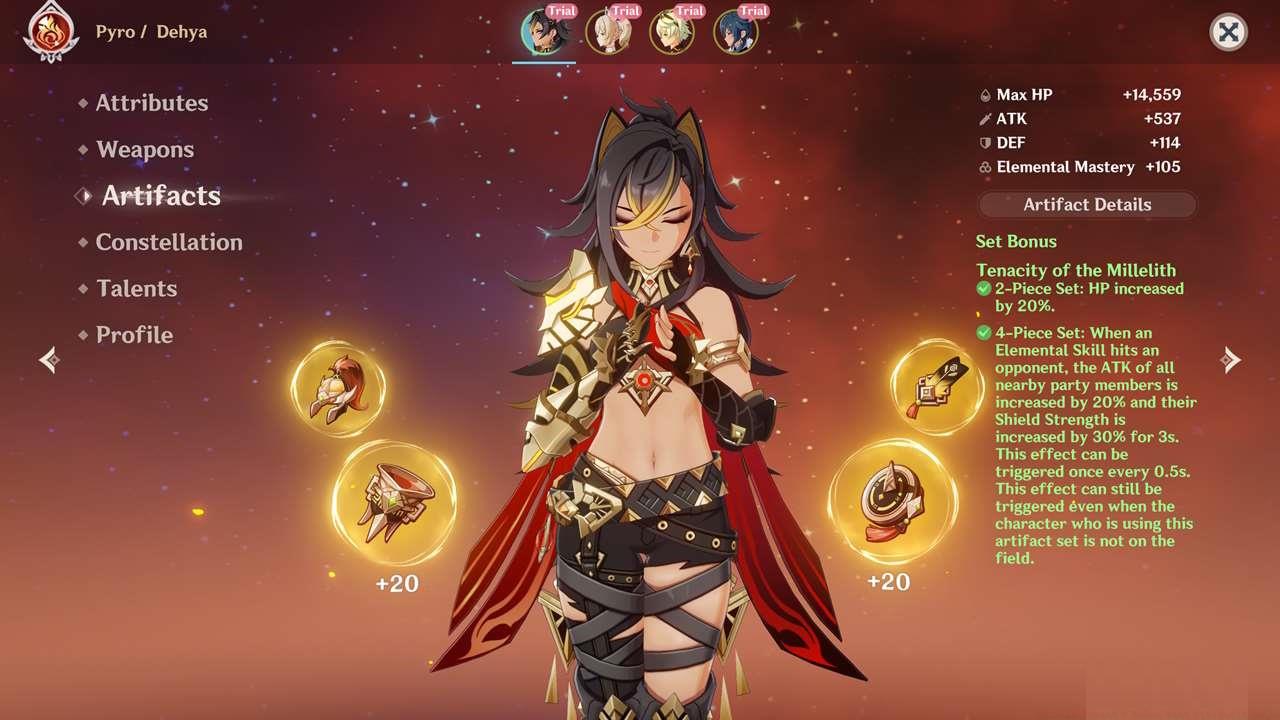Click the 2-Piece Set bonus checkmark
Viewport: 1280px width, 720px height.
pos(982,288)
